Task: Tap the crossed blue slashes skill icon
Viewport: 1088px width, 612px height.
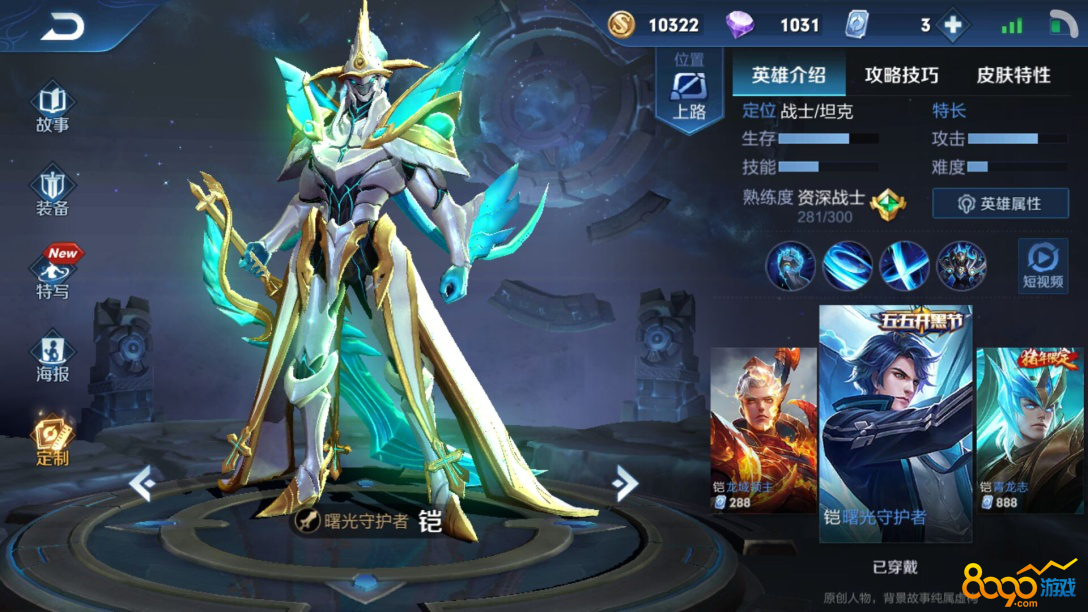Action: (904, 266)
